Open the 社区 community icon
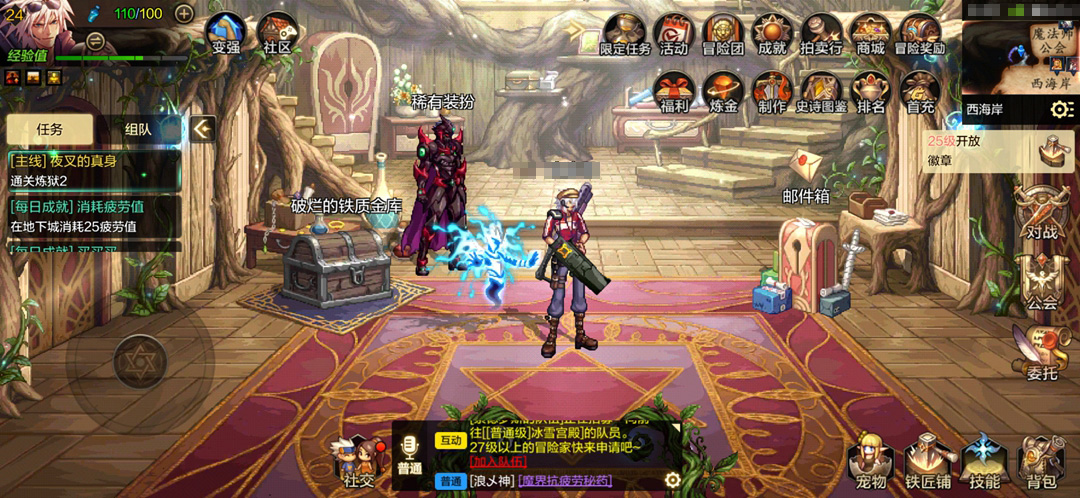The image size is (1080, 498). click(276, 33)
